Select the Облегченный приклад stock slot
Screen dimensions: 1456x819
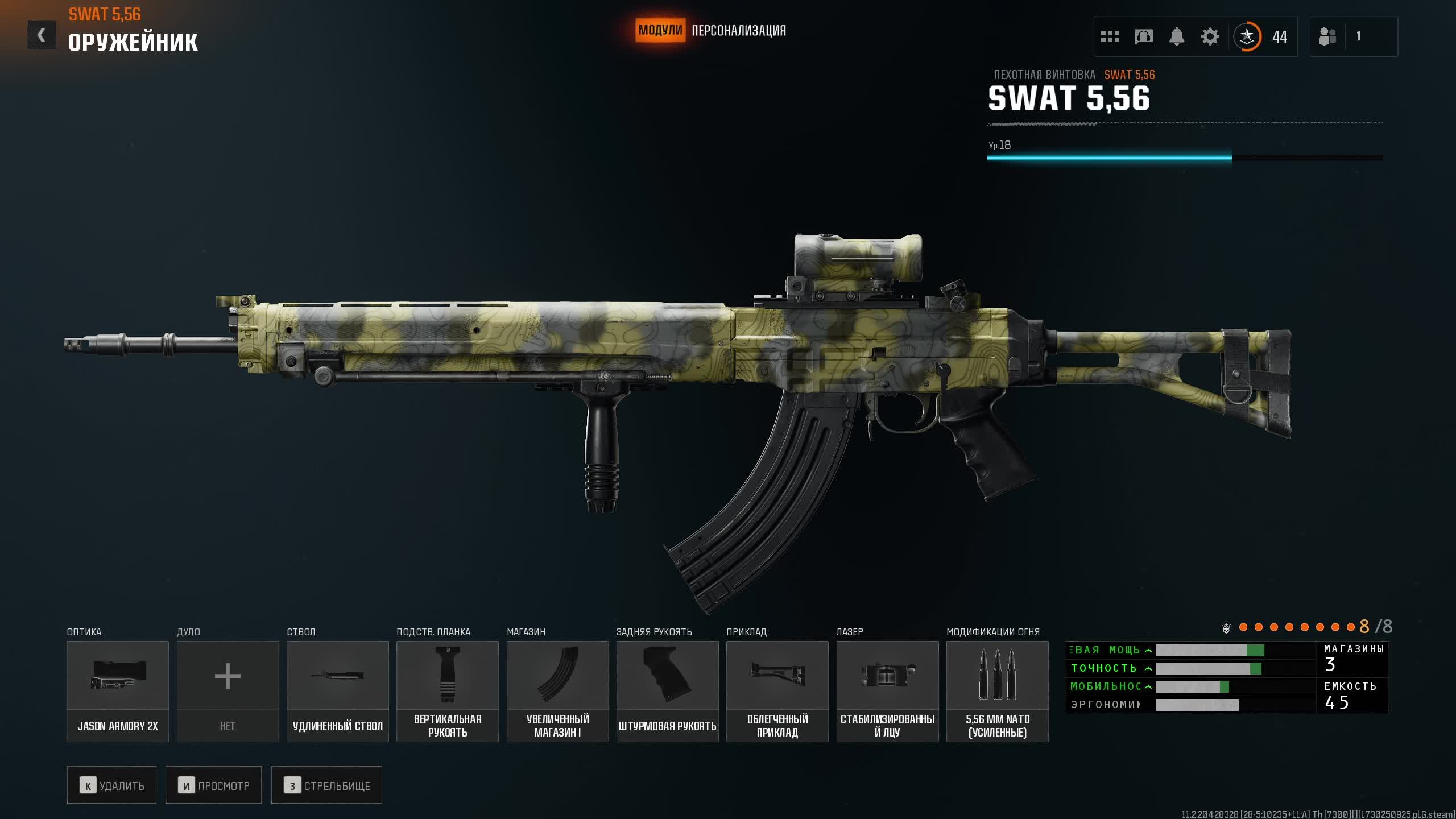(x=777, y=691)
